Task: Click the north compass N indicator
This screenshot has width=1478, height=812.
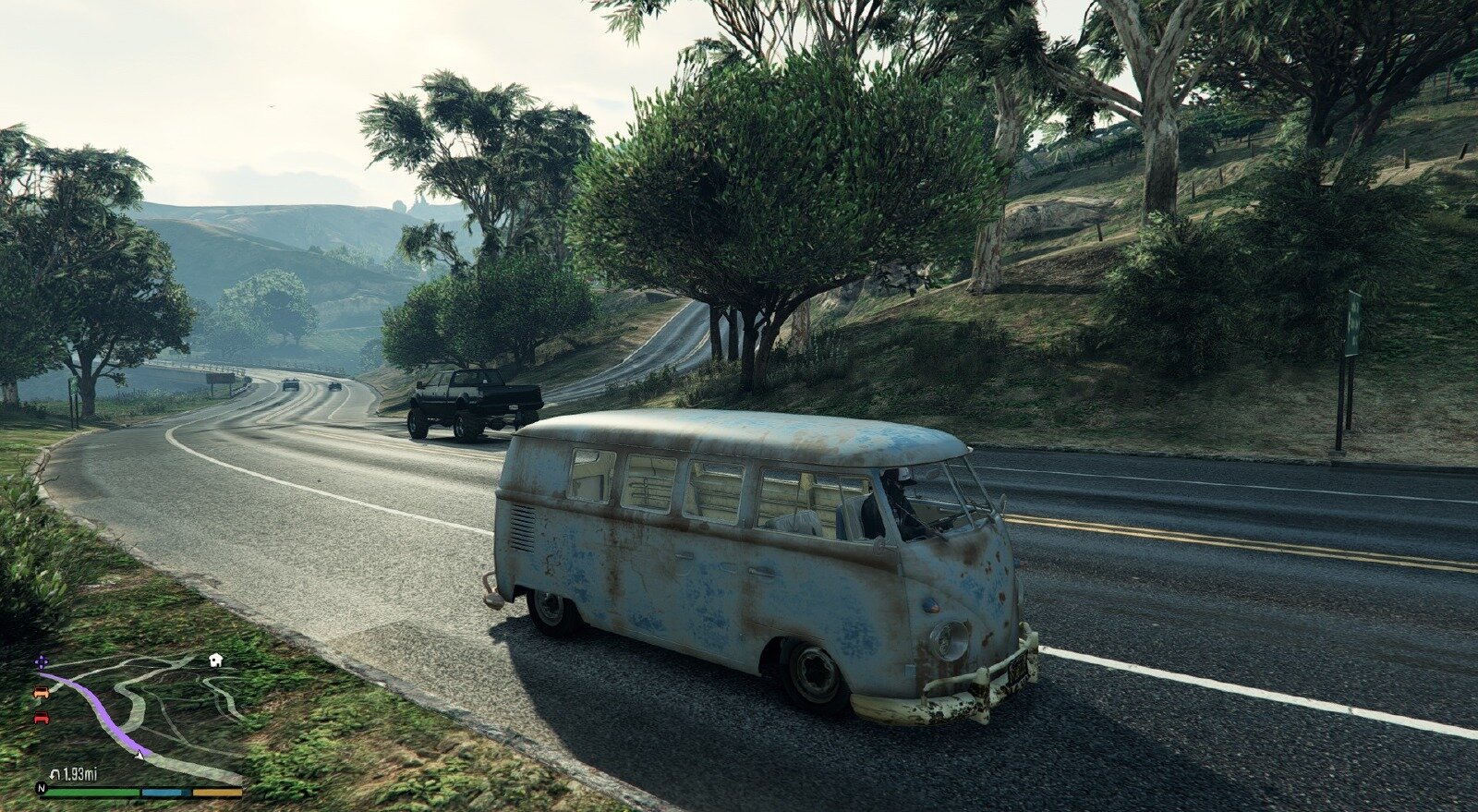Action: coord(41,790)
